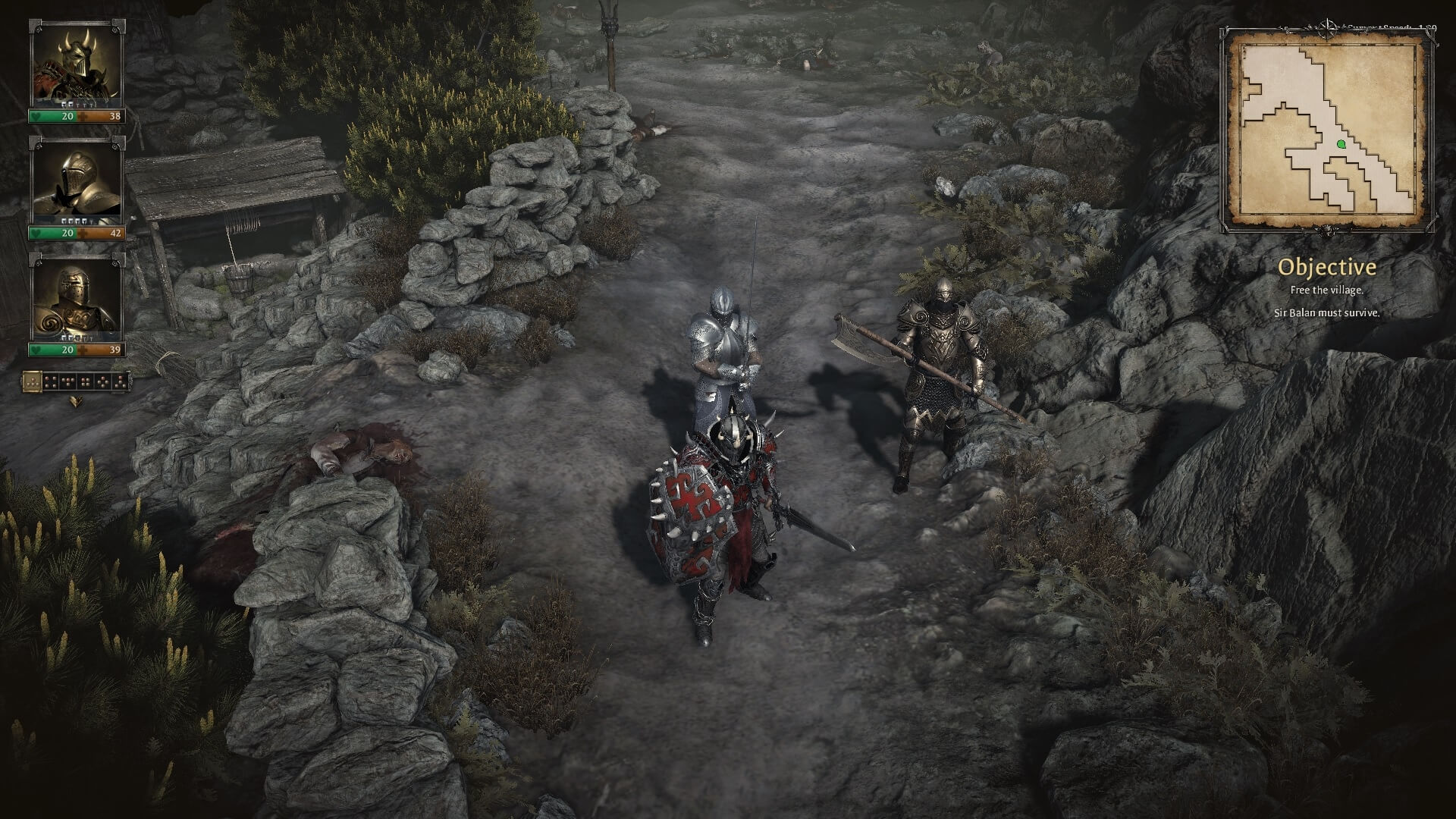
Task: Choose the highlighted gold formation icon
Action: click(33, 381)
